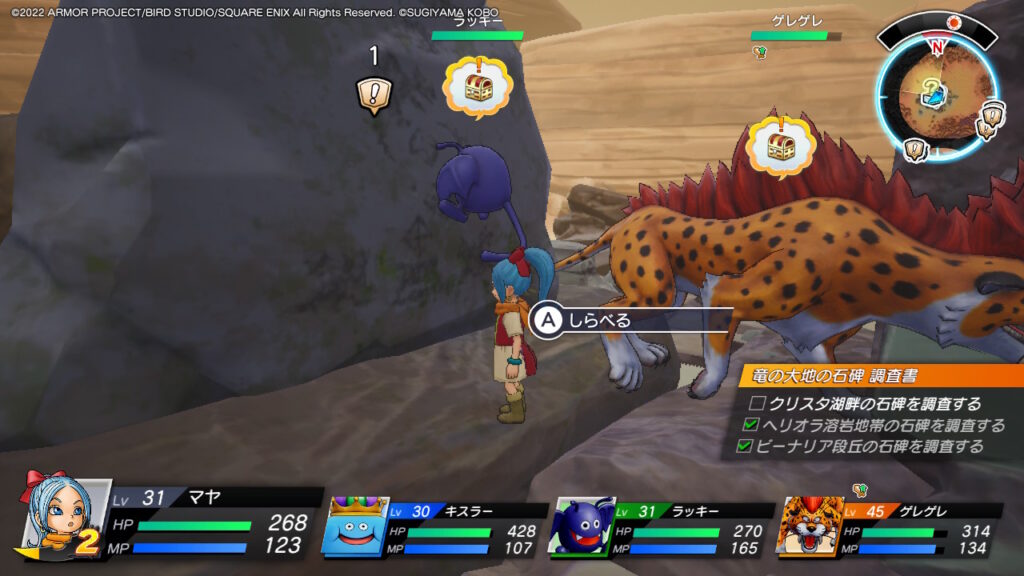Pick Geregere the leopard monster portrait

click(812, 525)
